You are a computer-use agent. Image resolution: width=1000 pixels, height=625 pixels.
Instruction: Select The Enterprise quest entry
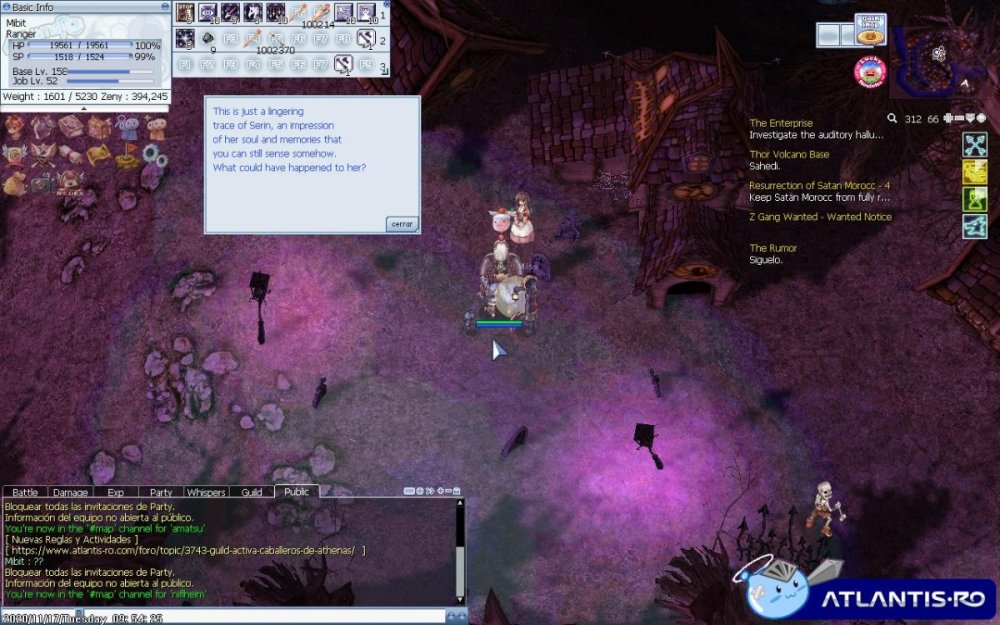781,123
